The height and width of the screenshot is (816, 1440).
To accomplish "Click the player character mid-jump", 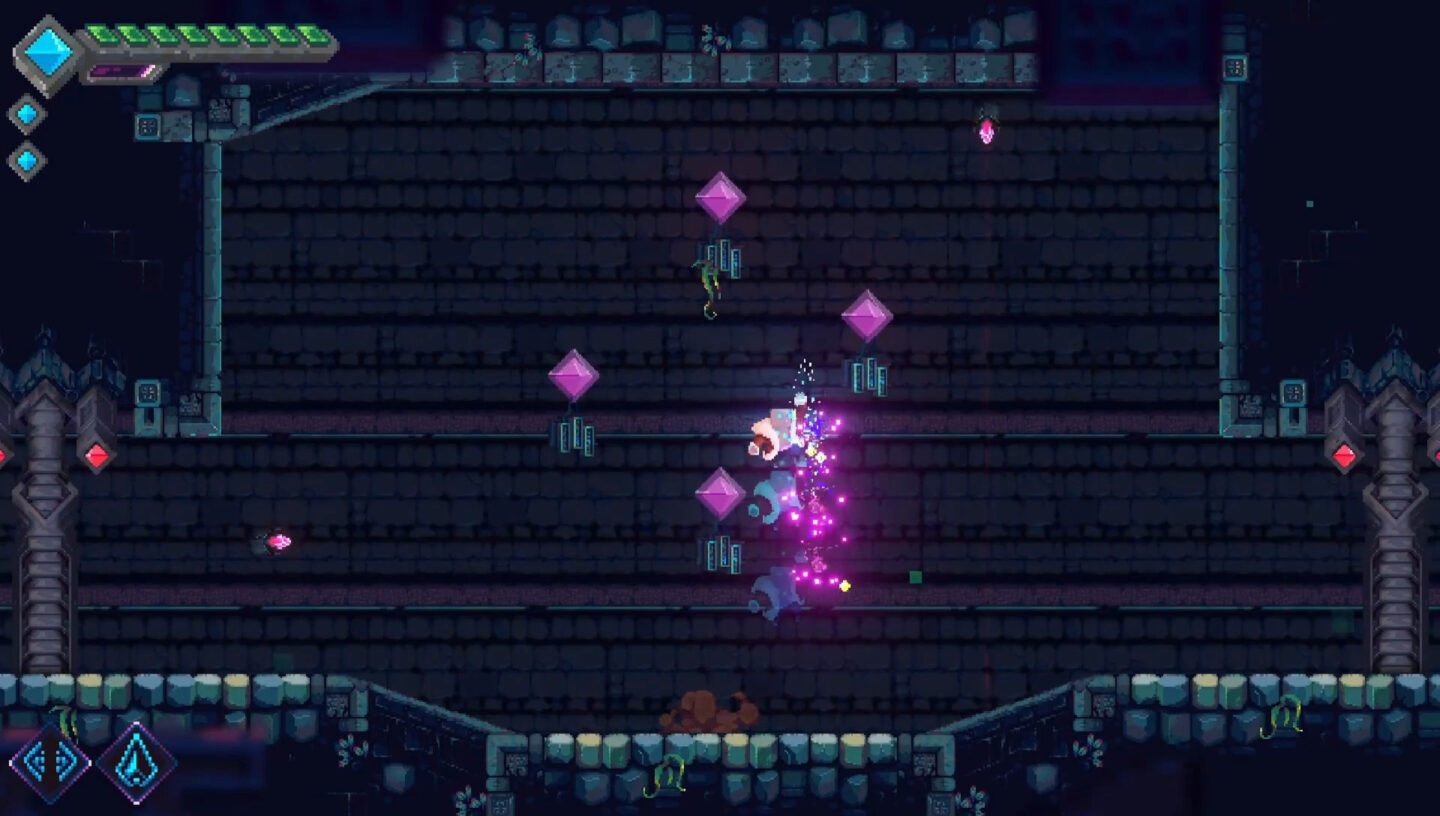I will pyautogui.click(x=775, y=430).
